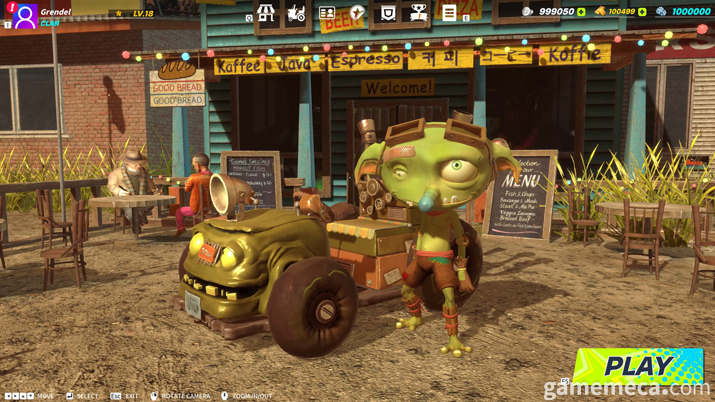The image size is (715, 402).
Task: Start a match with the PLAY button
Action: 638,366
